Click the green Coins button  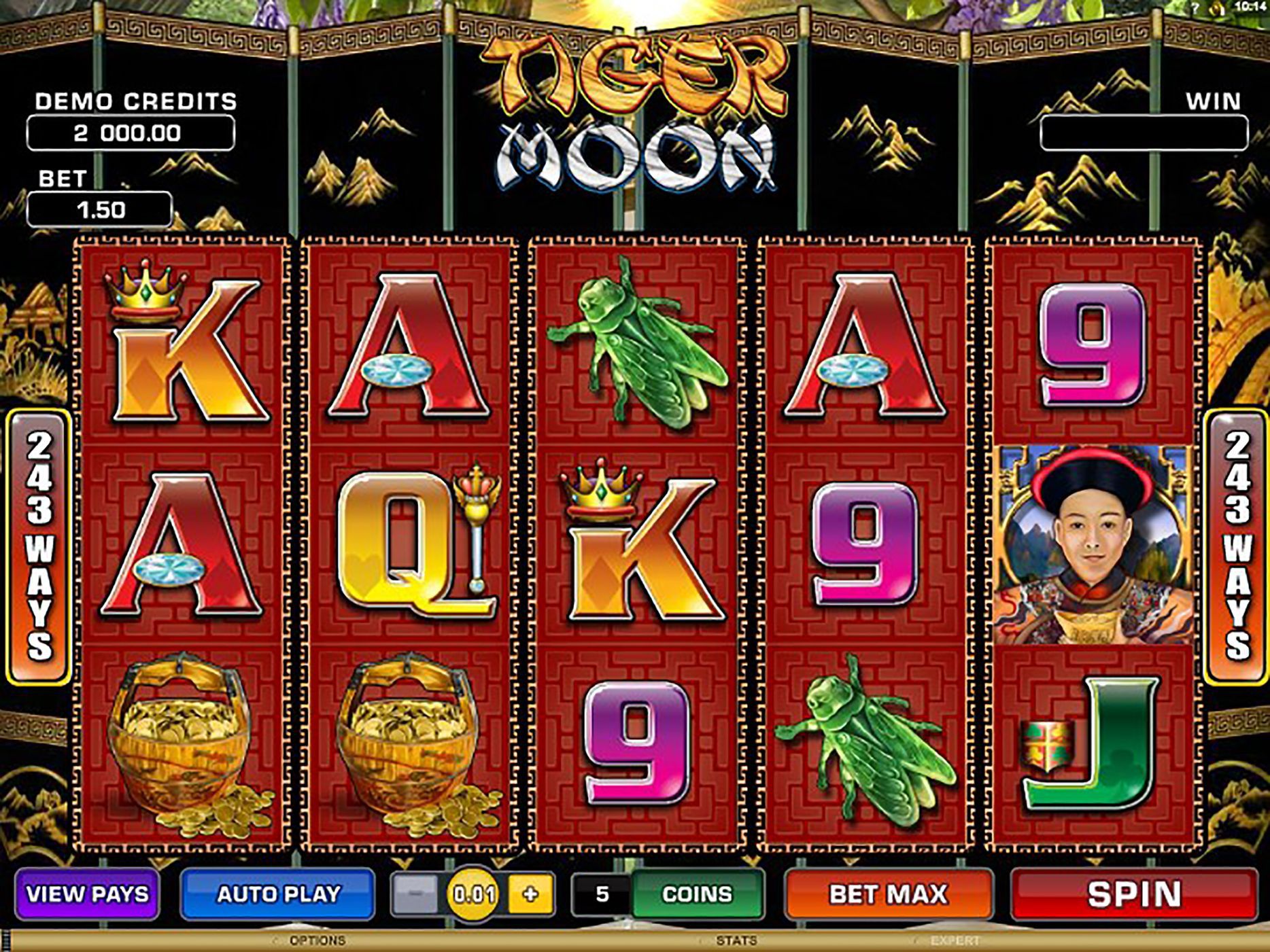point(697,894)
